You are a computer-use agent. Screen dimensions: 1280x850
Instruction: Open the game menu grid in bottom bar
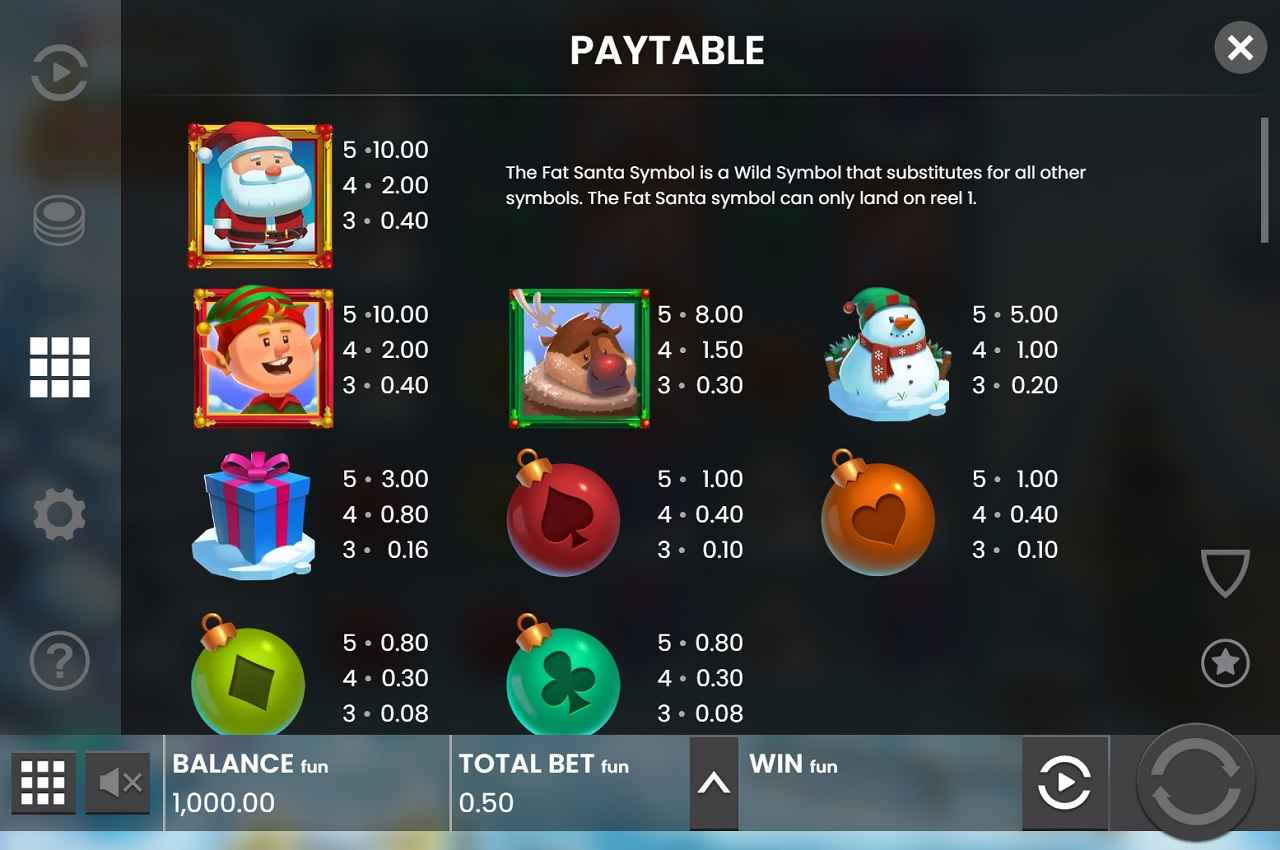(x=42, y=783)
